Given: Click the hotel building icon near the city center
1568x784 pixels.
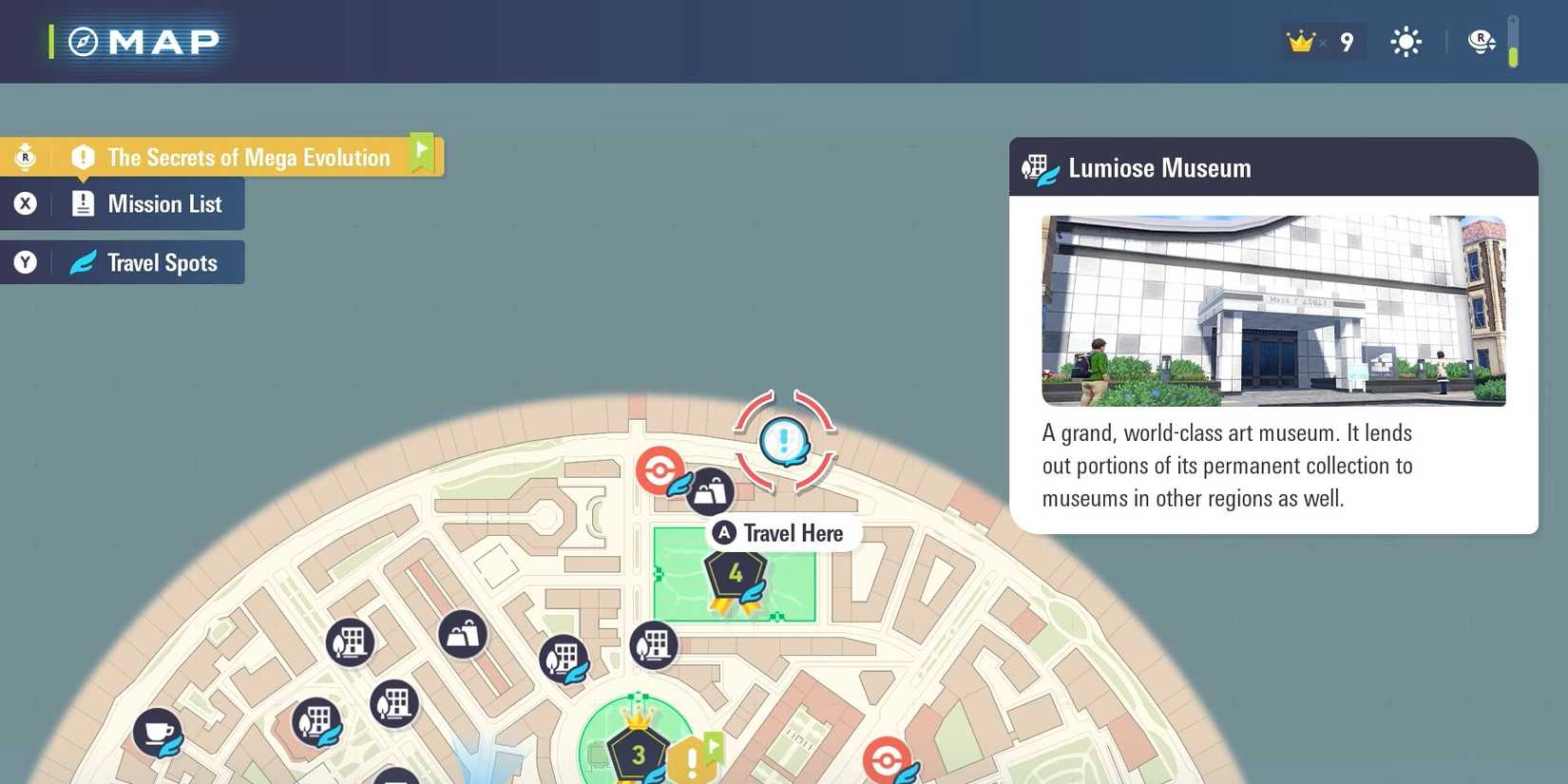Looking at the screenshot, I should [654, 645].
